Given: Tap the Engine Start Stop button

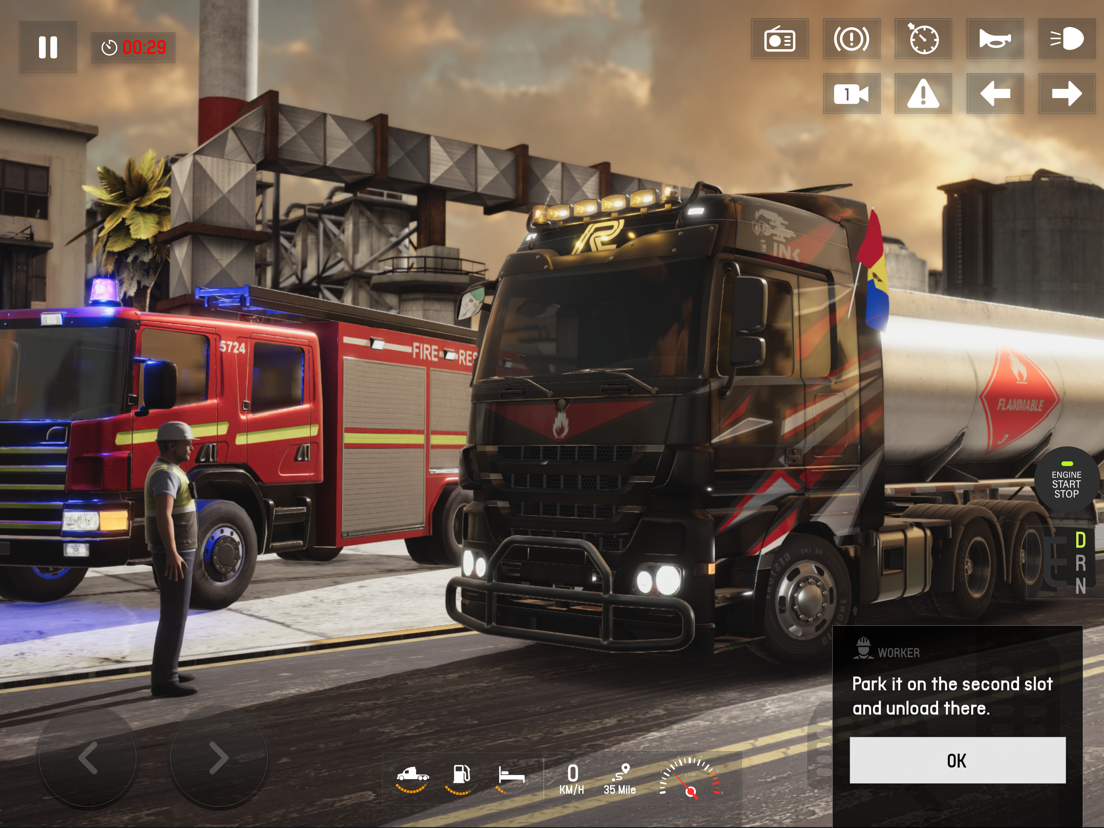Looking at the screenshot, I should click(1066, 483).
